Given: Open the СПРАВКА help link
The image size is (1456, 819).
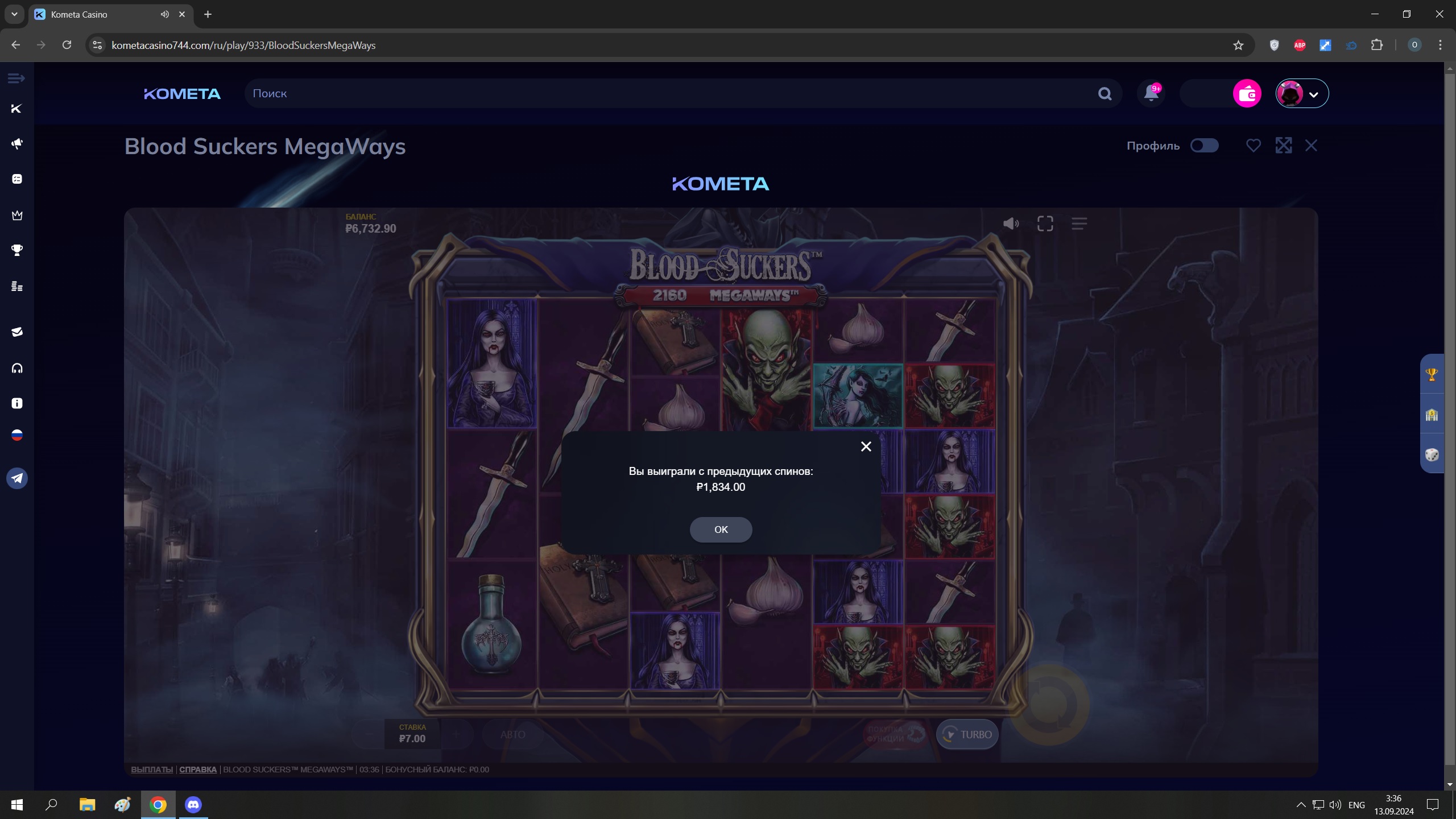Looking at the screenshot, I should coord(198,770).
